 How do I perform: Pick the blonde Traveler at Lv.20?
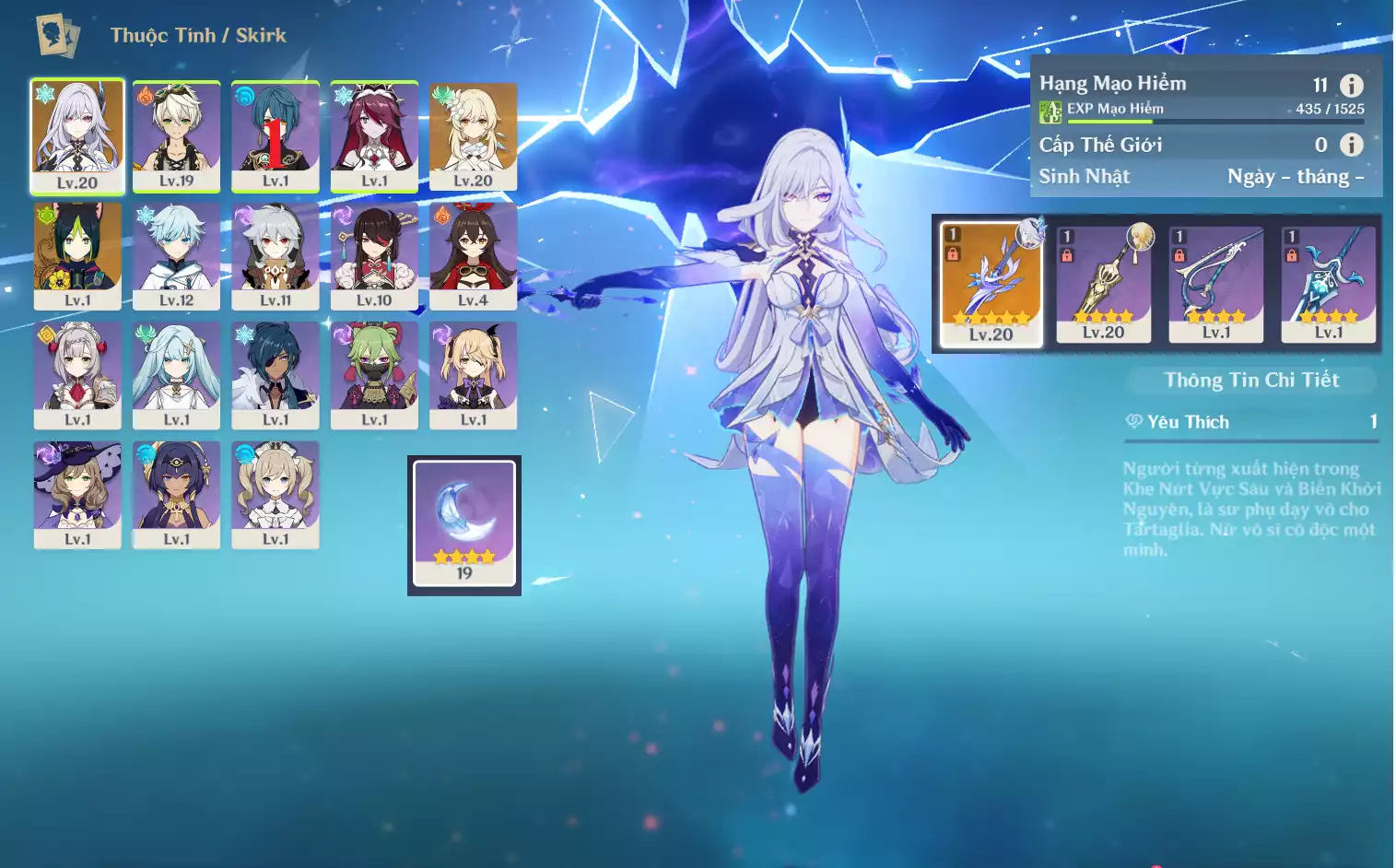(x=473, y=135)
